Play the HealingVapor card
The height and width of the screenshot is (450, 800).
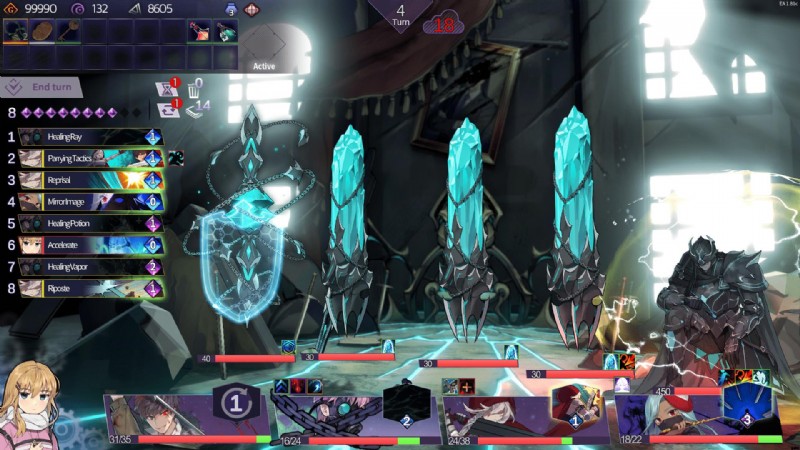(90, 267)
